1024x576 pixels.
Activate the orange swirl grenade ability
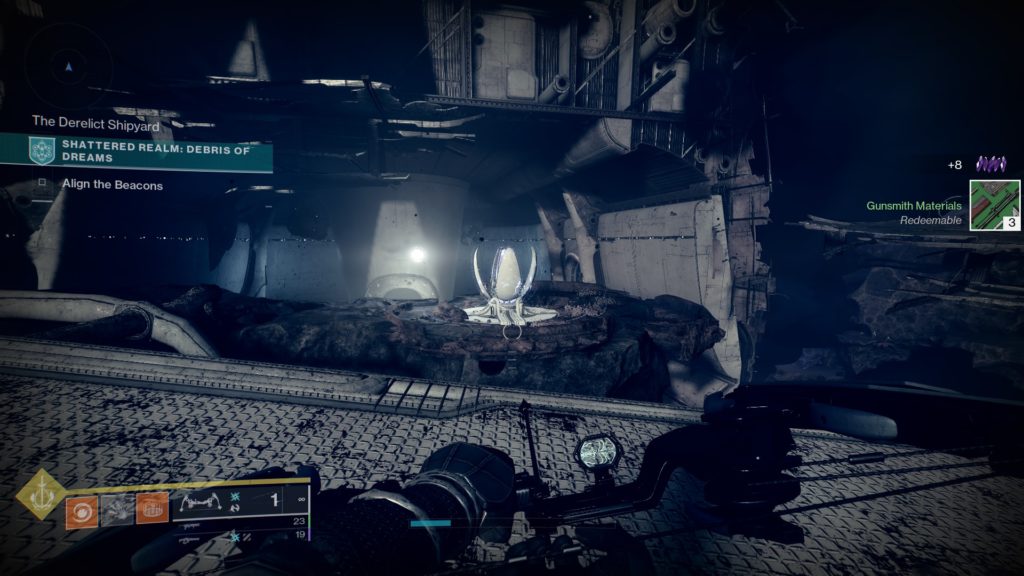pos(81,510)
